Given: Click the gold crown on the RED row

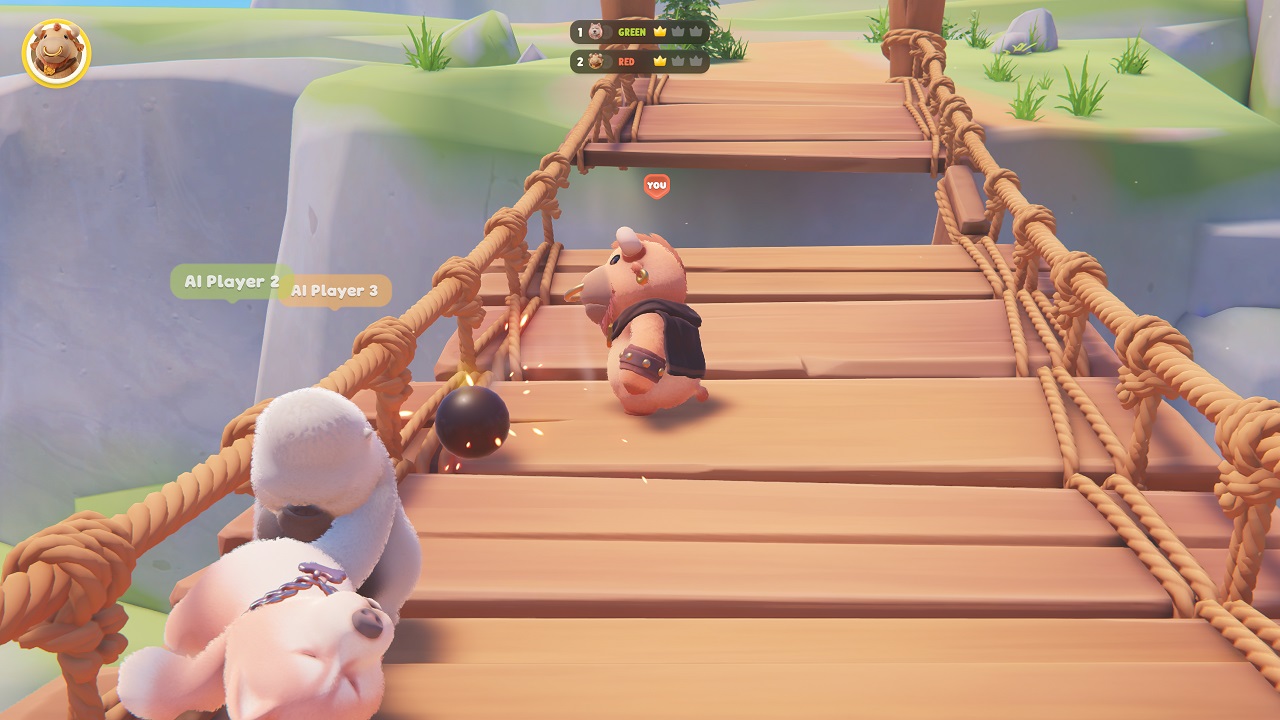Looking at the screenshot, I should click(x=659, y=60).
